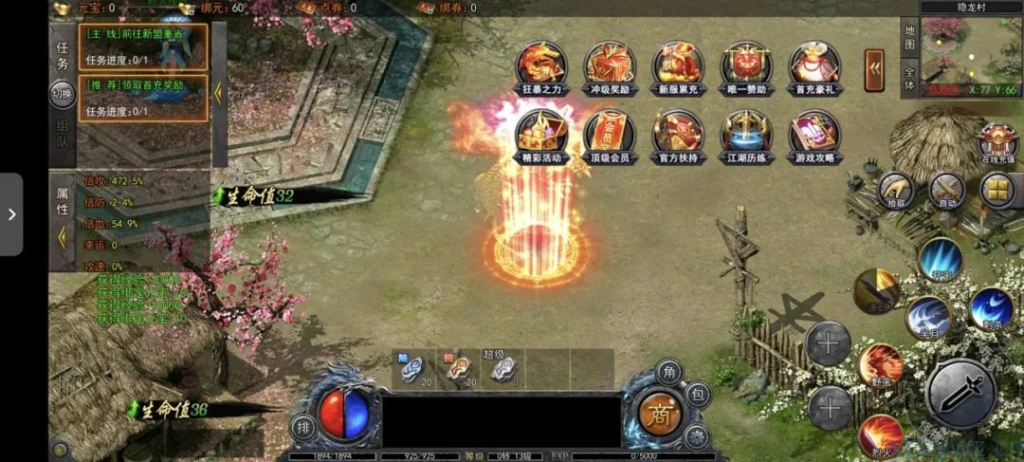Screen dimensions: 1024x462
Task: Open the 在线充值 online recharge icon
Action: tap(997, 144)
